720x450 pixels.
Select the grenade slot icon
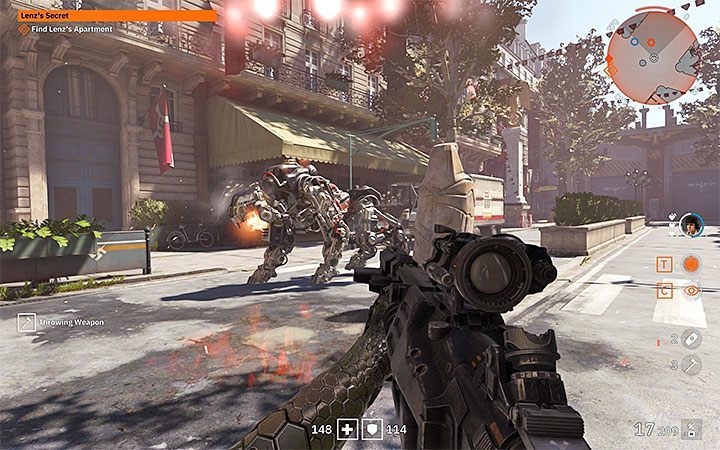pos(691,339)
